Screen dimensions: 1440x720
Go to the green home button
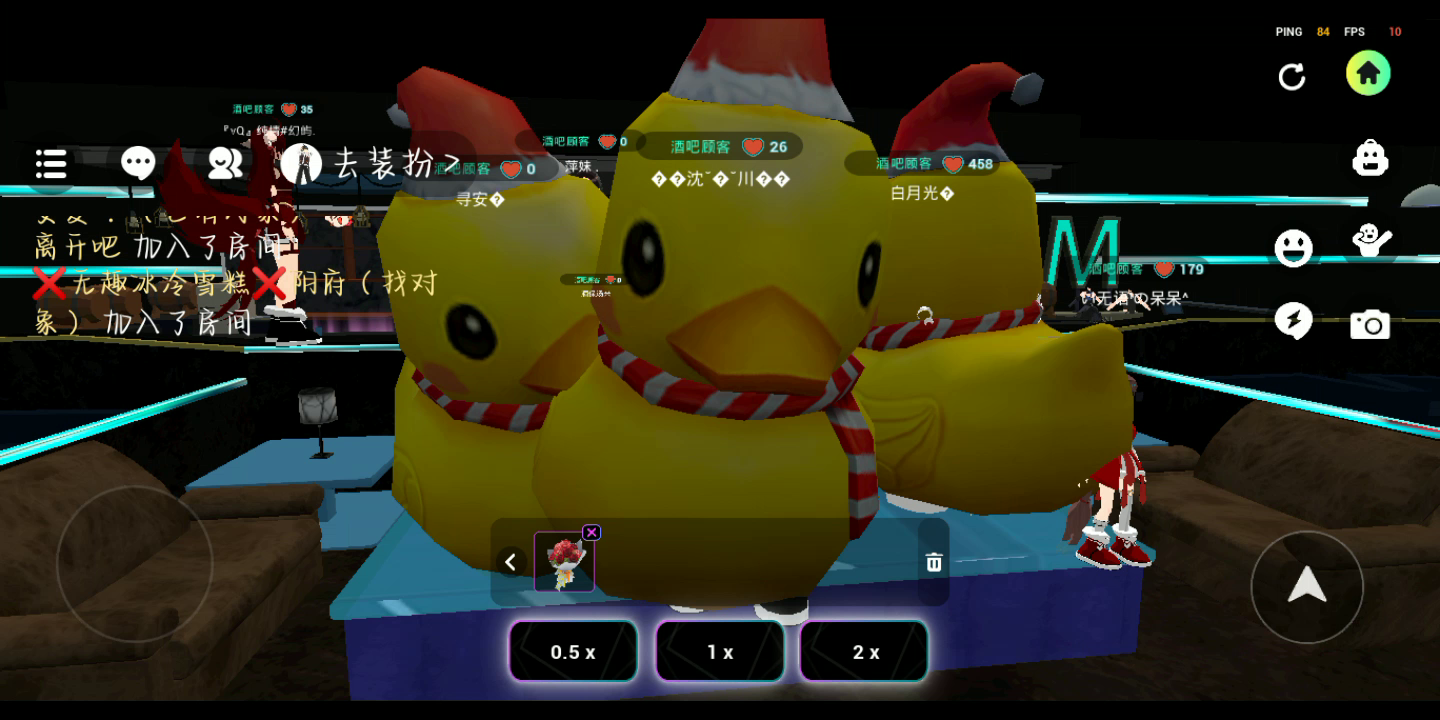point(1368,74)
